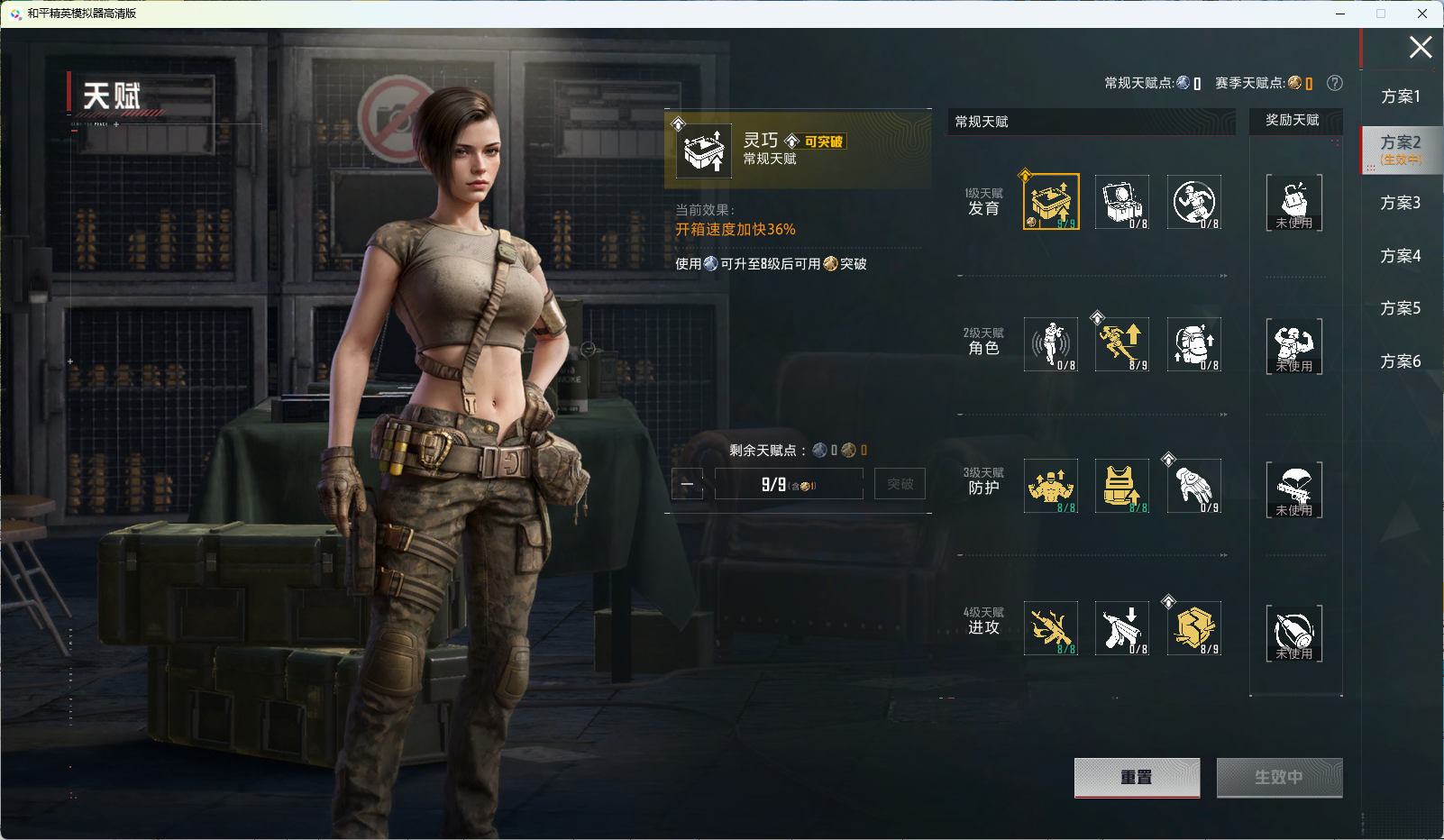Screen dimensions: 1444x840
Task: Choose the 方案5 loadout tab
Action: click(1401, 308)
